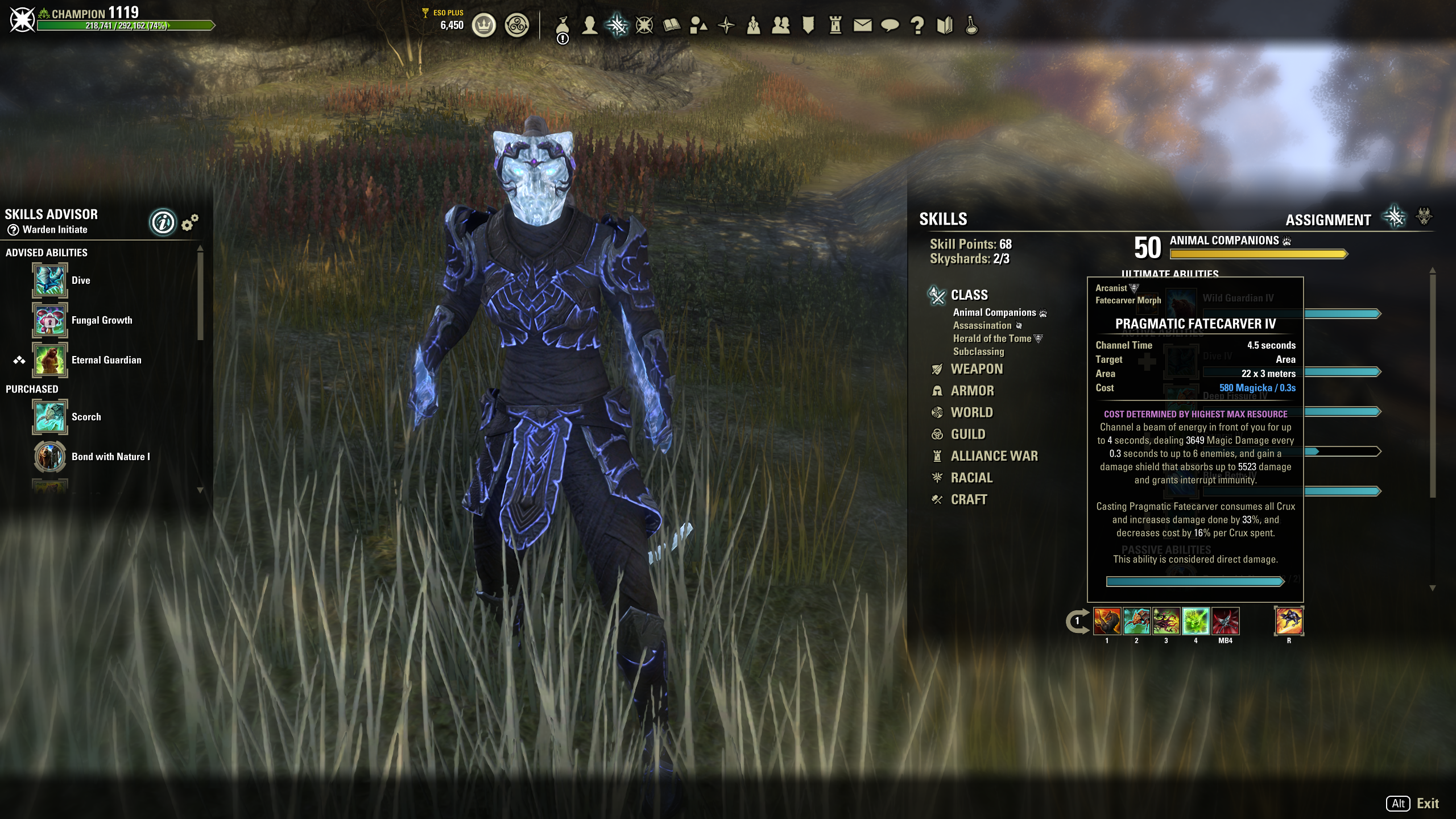Viewport: 1456px width, 819px height.
Task: Open the Crown Store crown icon
Action: [x=484, y=26]
